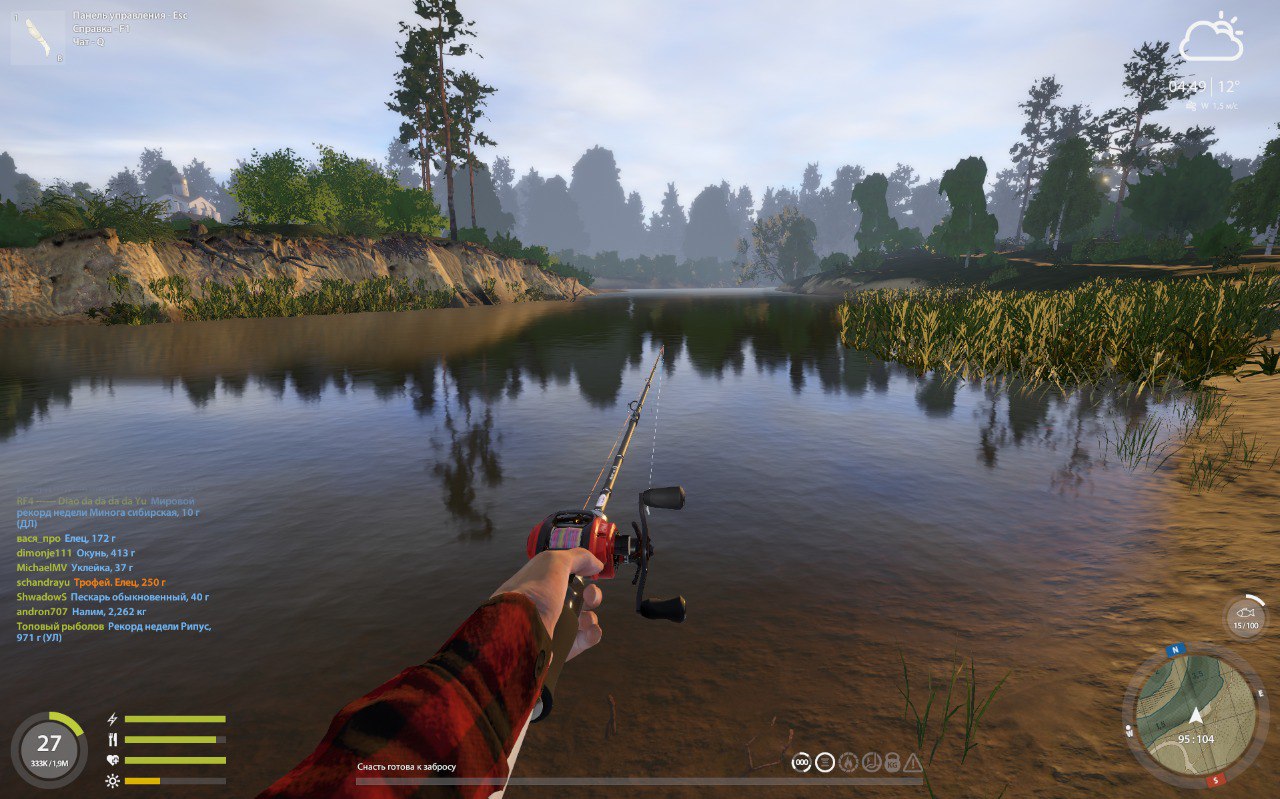Screen dimensions: 1280x799
Task: Click the KG weight icon
Action: point(892,763)
